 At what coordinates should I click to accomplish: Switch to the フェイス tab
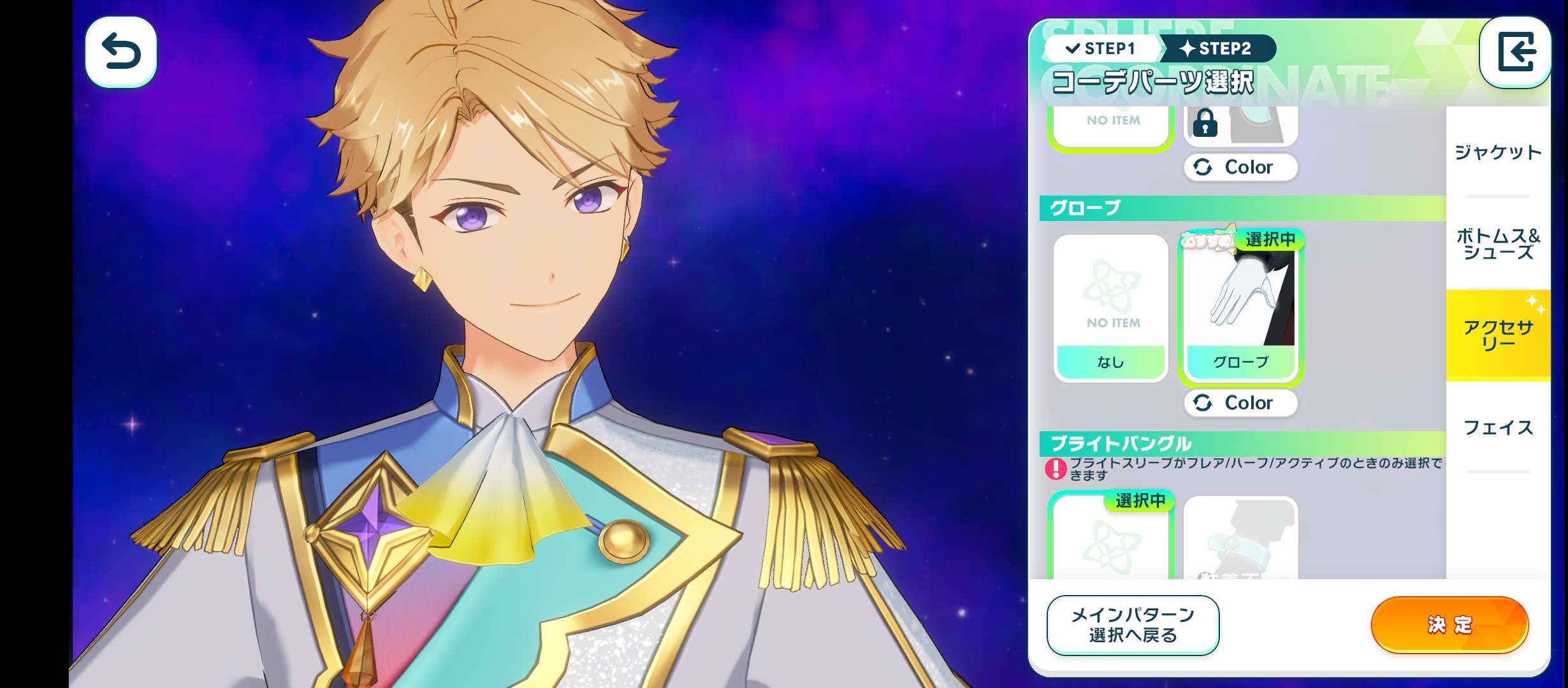[x=1497, y=427]
